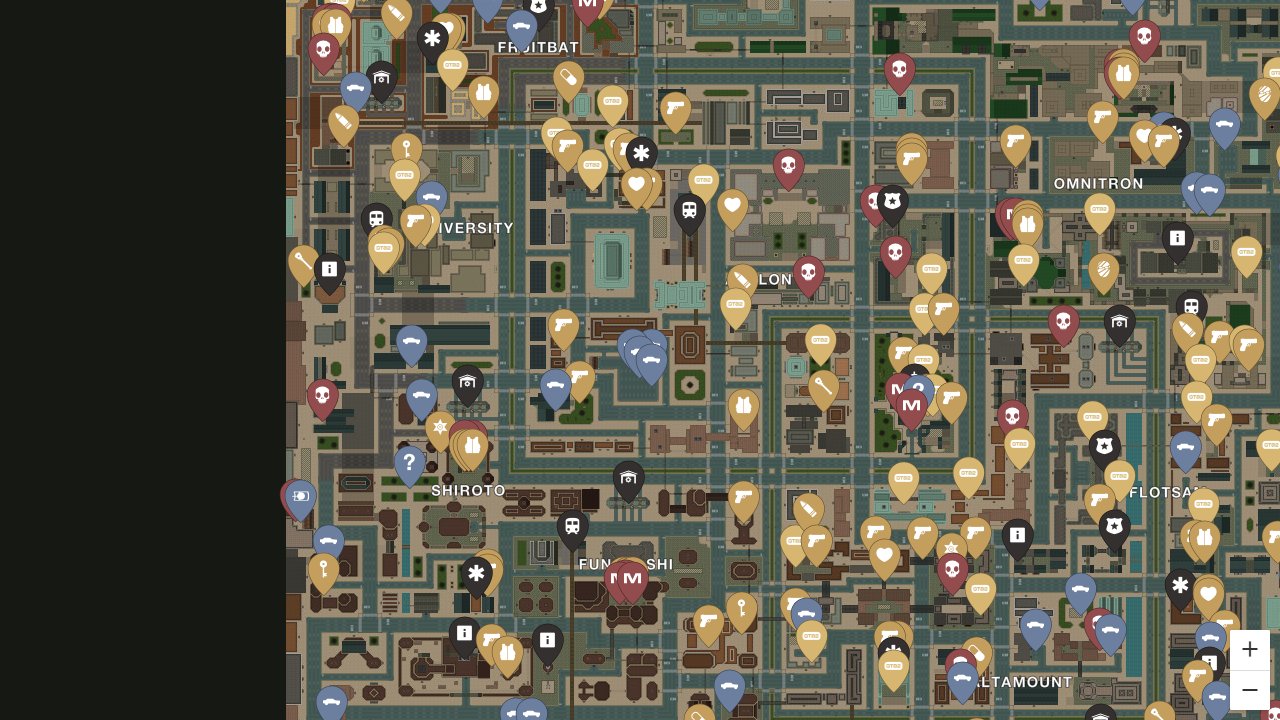This screenshot has width=1280, height=720.
Task: Open the question mark marker in SHIROTO
Action: [x=409, y=462]
